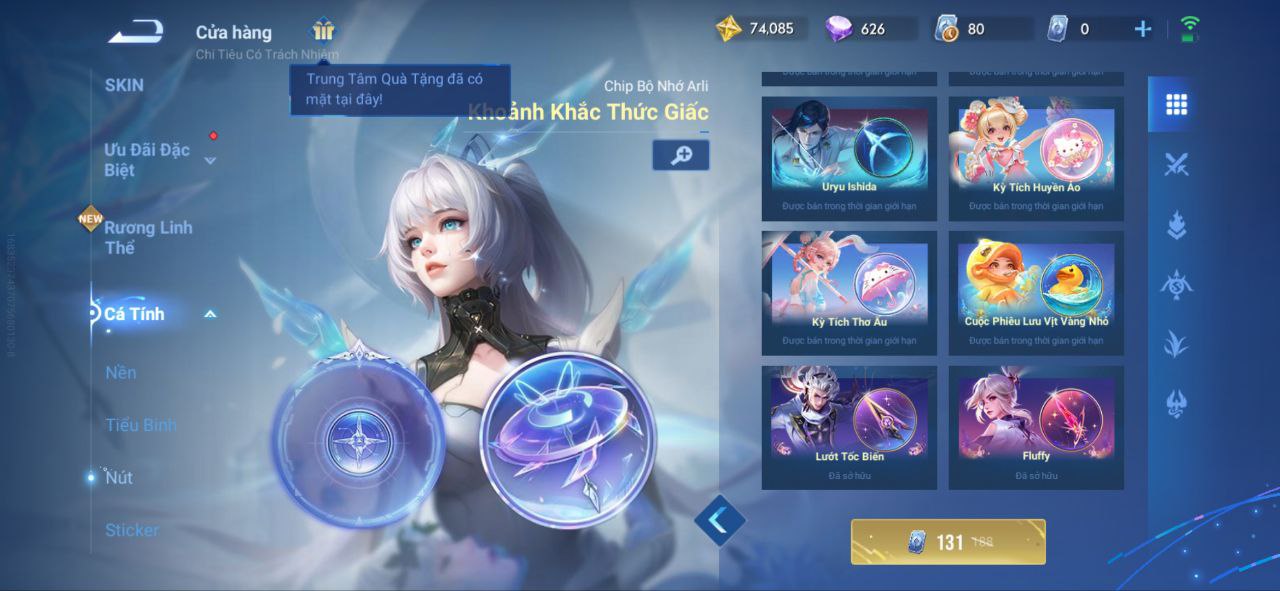Screen dimensions: 1280x591
Task: Choose the Kỳ Tích Thơ Ấu card
Action: pyautogui.click(x=849, y=293)
